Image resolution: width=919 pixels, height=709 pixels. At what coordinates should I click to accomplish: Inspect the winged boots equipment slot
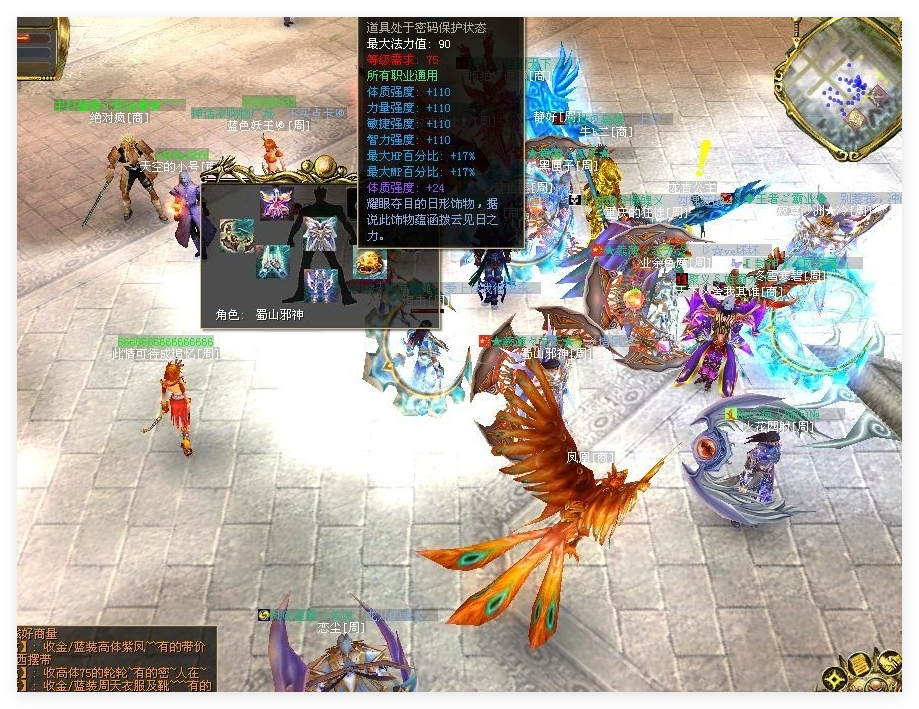click(319, 284)
